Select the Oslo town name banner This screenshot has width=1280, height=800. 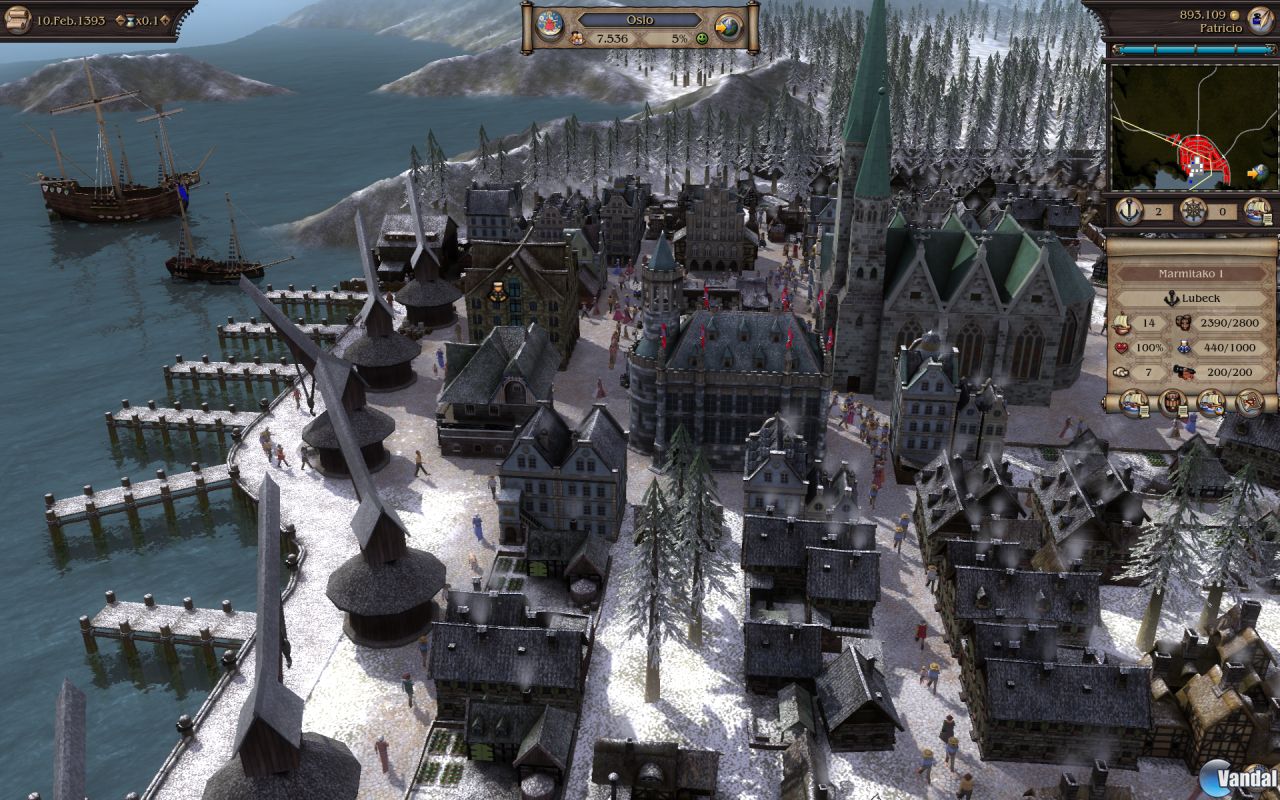(x=640, y=19)
